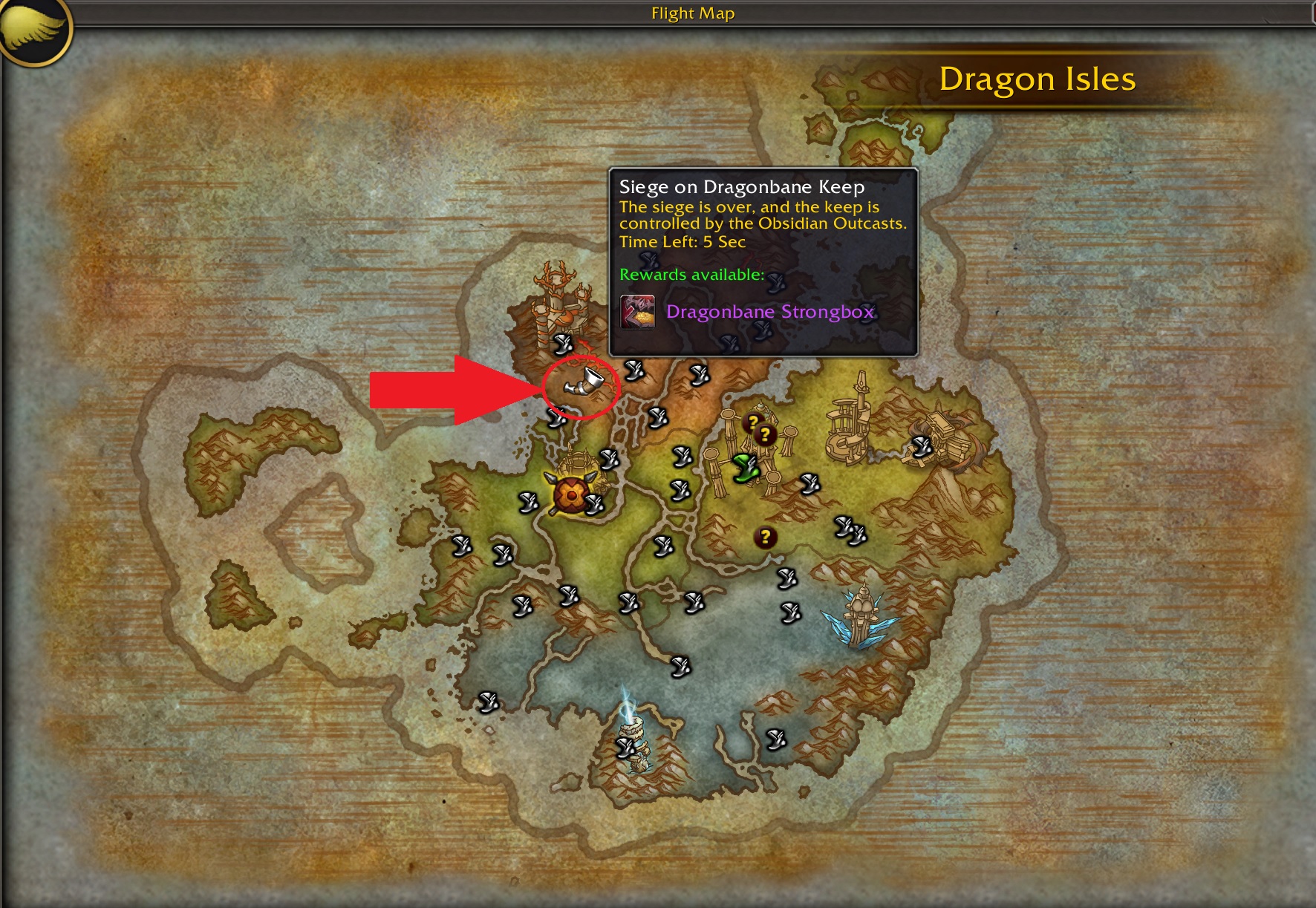Click the upper question mark quest marker near the totems

coord(752,423)
